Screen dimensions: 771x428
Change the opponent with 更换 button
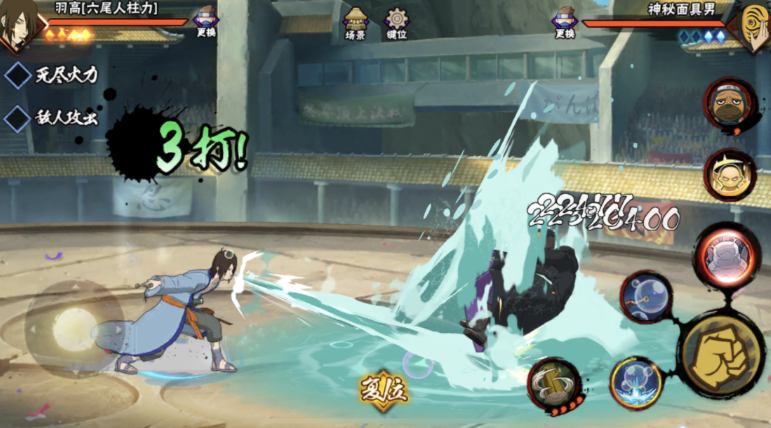[565, 22]
